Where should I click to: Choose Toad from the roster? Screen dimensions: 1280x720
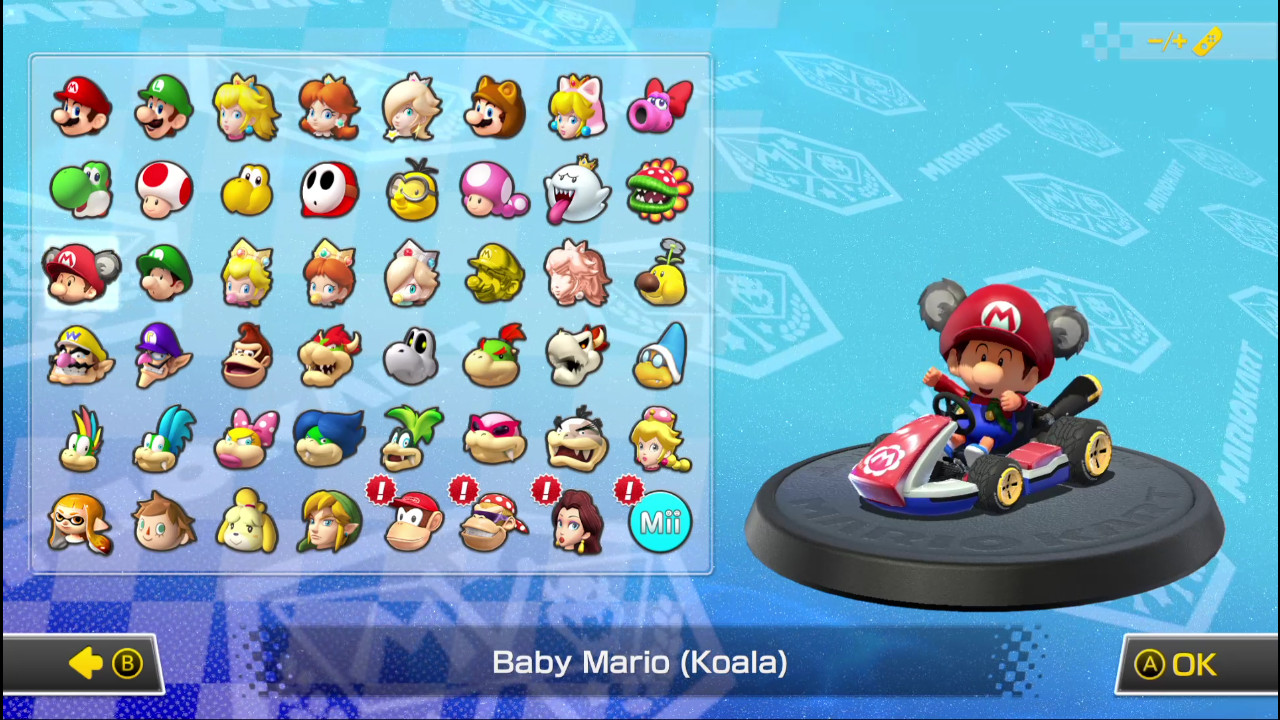point(163,190)
